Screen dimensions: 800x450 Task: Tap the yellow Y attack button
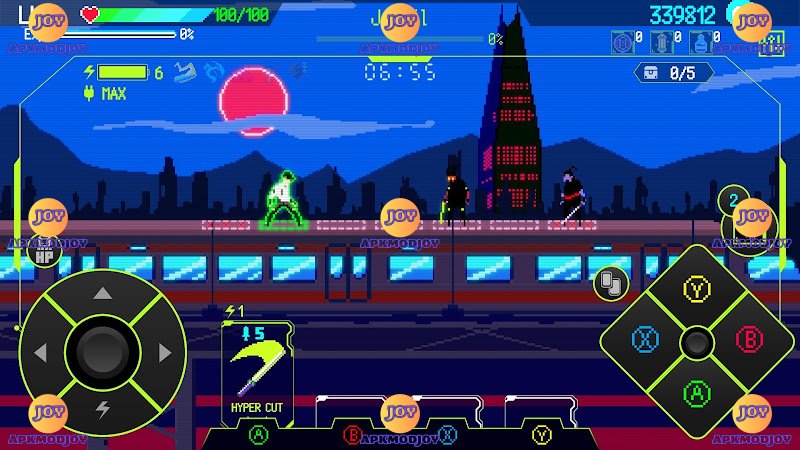point(696,290)
